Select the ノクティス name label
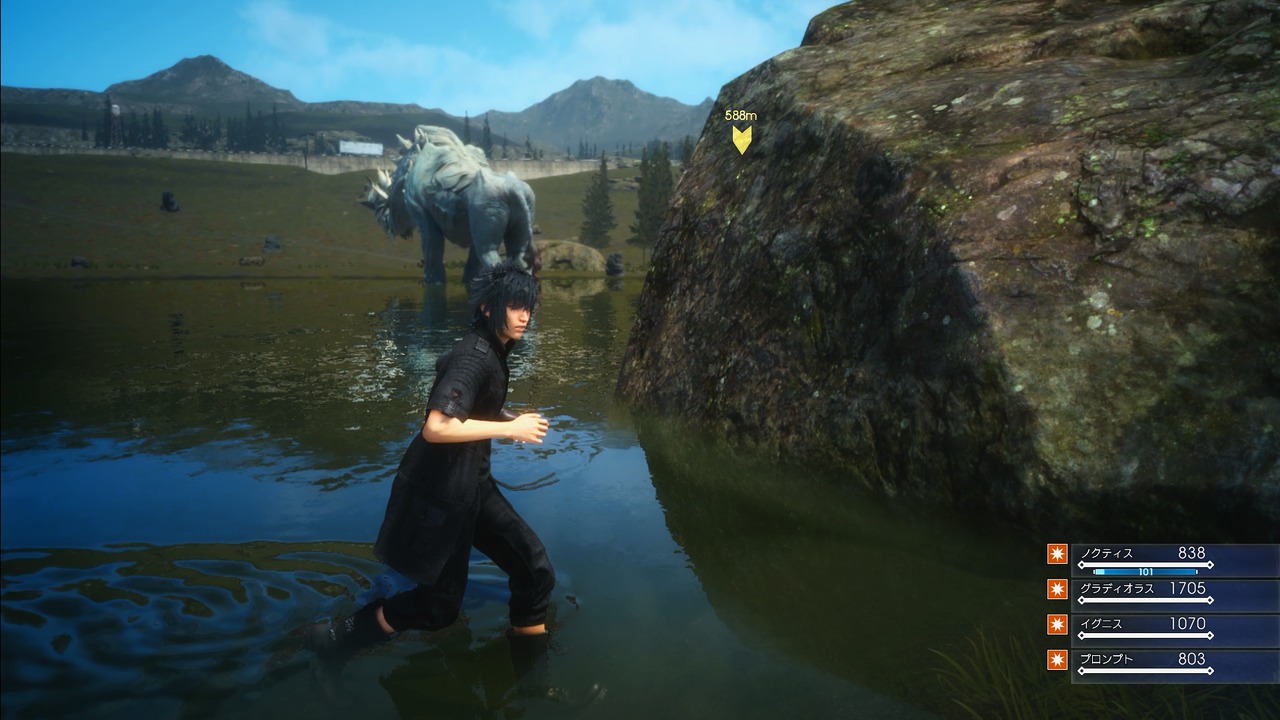This screenshot has height=720, width=1280. pyautogui.click(x=1108, y=553)
